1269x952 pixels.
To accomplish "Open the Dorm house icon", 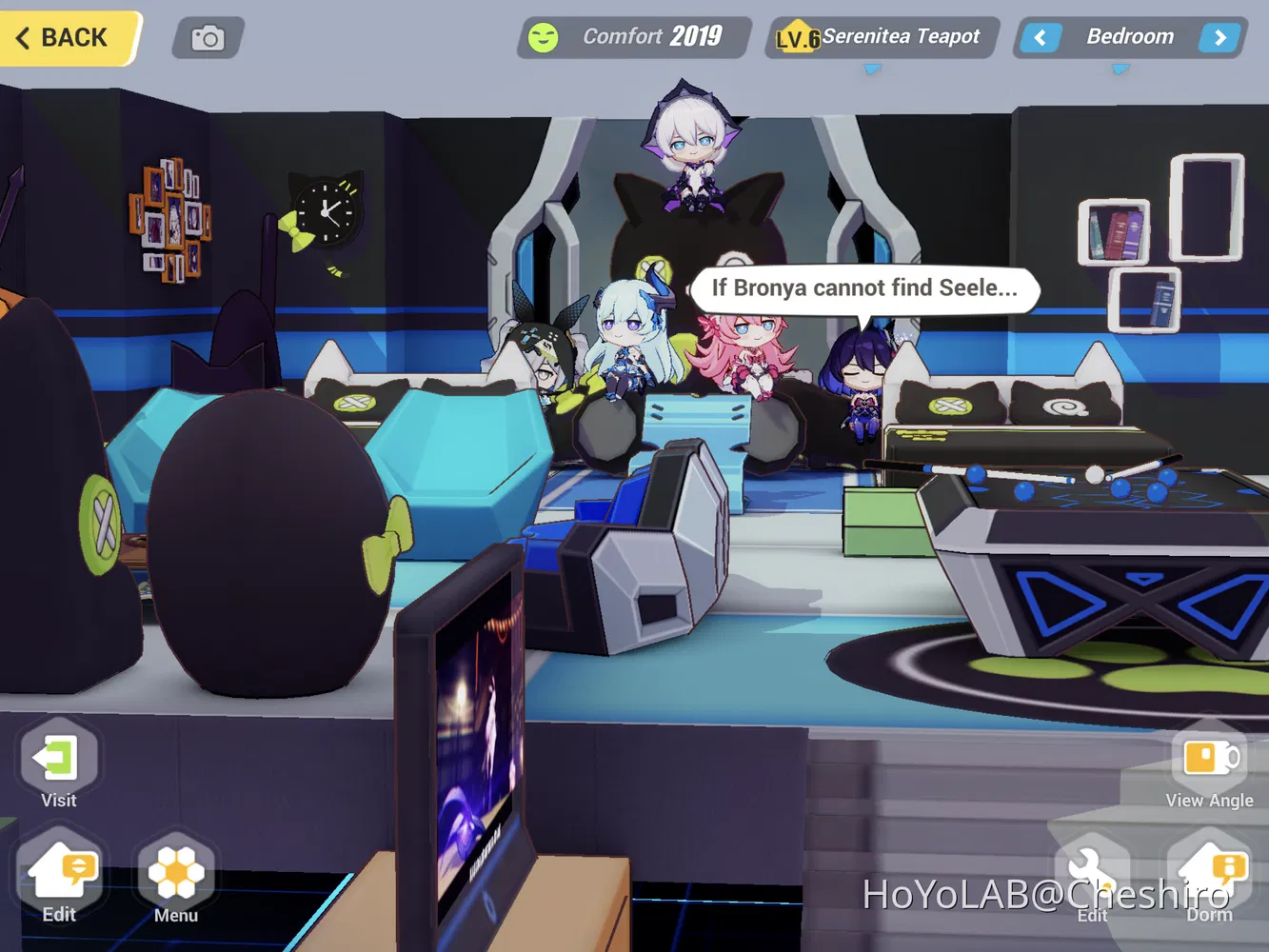I will (1210, 871).
